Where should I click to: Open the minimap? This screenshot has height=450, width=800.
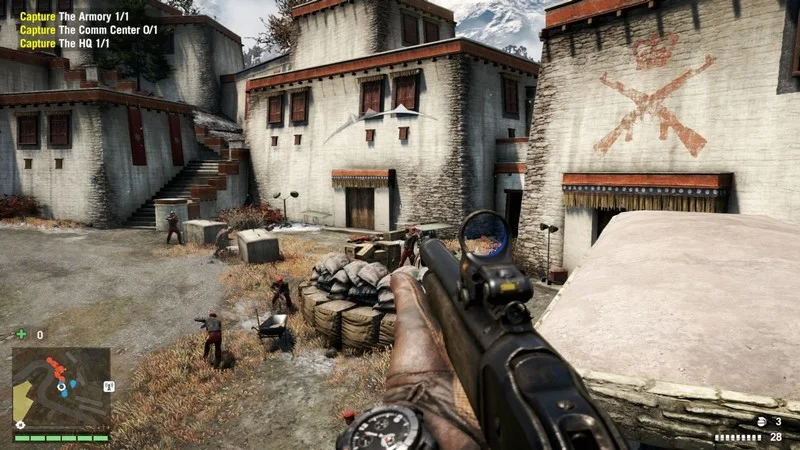(x=60, y=388)
